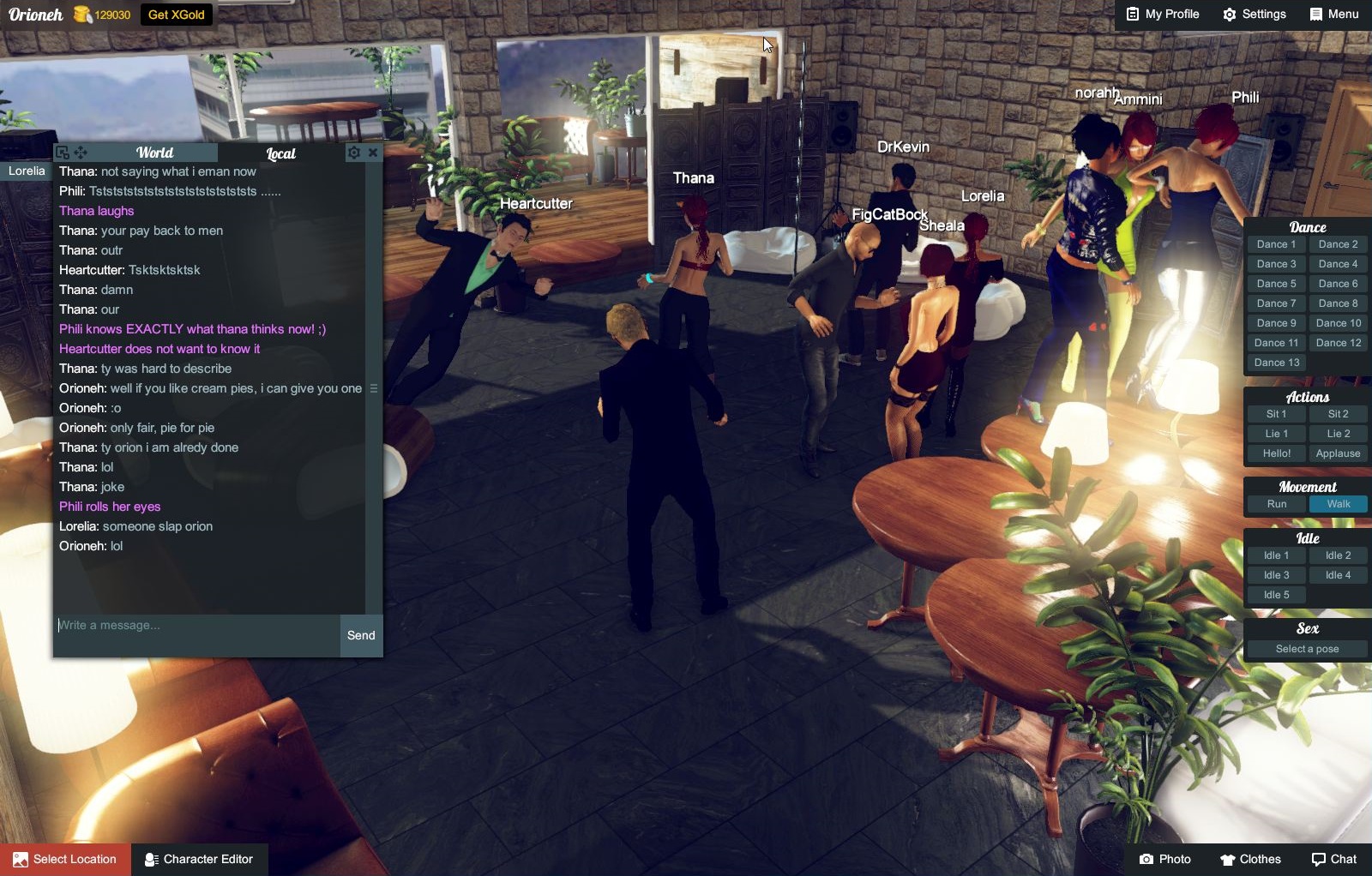Open the Clothes menu

(1250, 859)
